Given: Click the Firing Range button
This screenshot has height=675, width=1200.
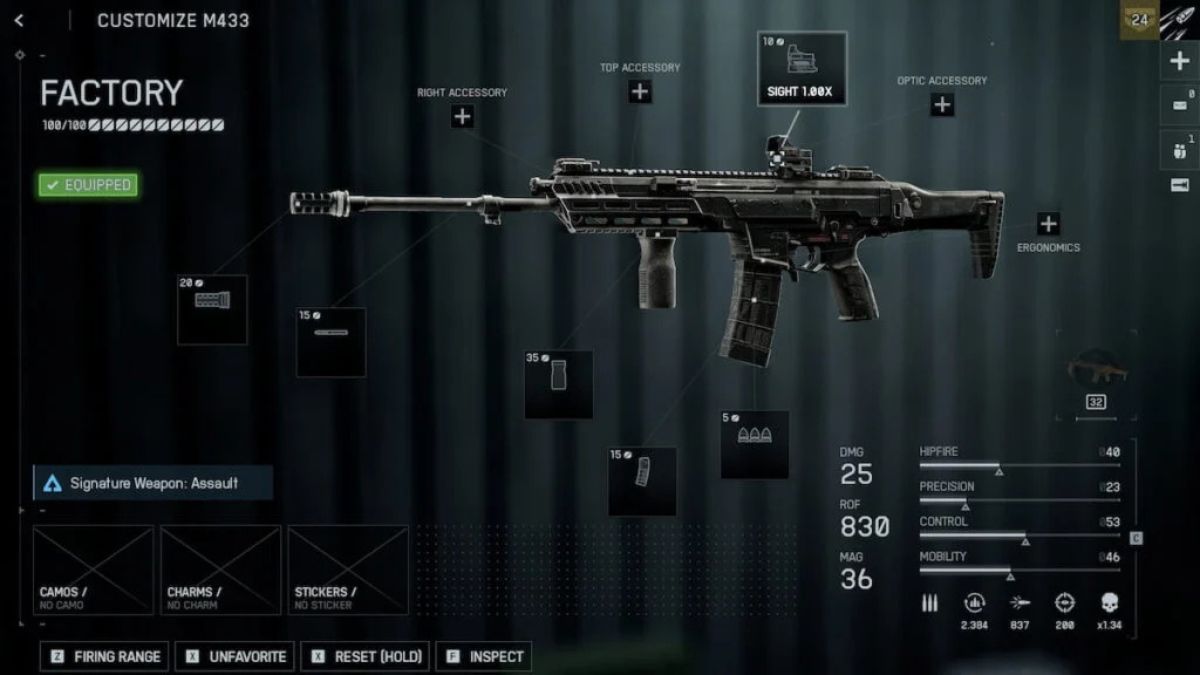Looking at the screenshot, I should pos(105,656).
